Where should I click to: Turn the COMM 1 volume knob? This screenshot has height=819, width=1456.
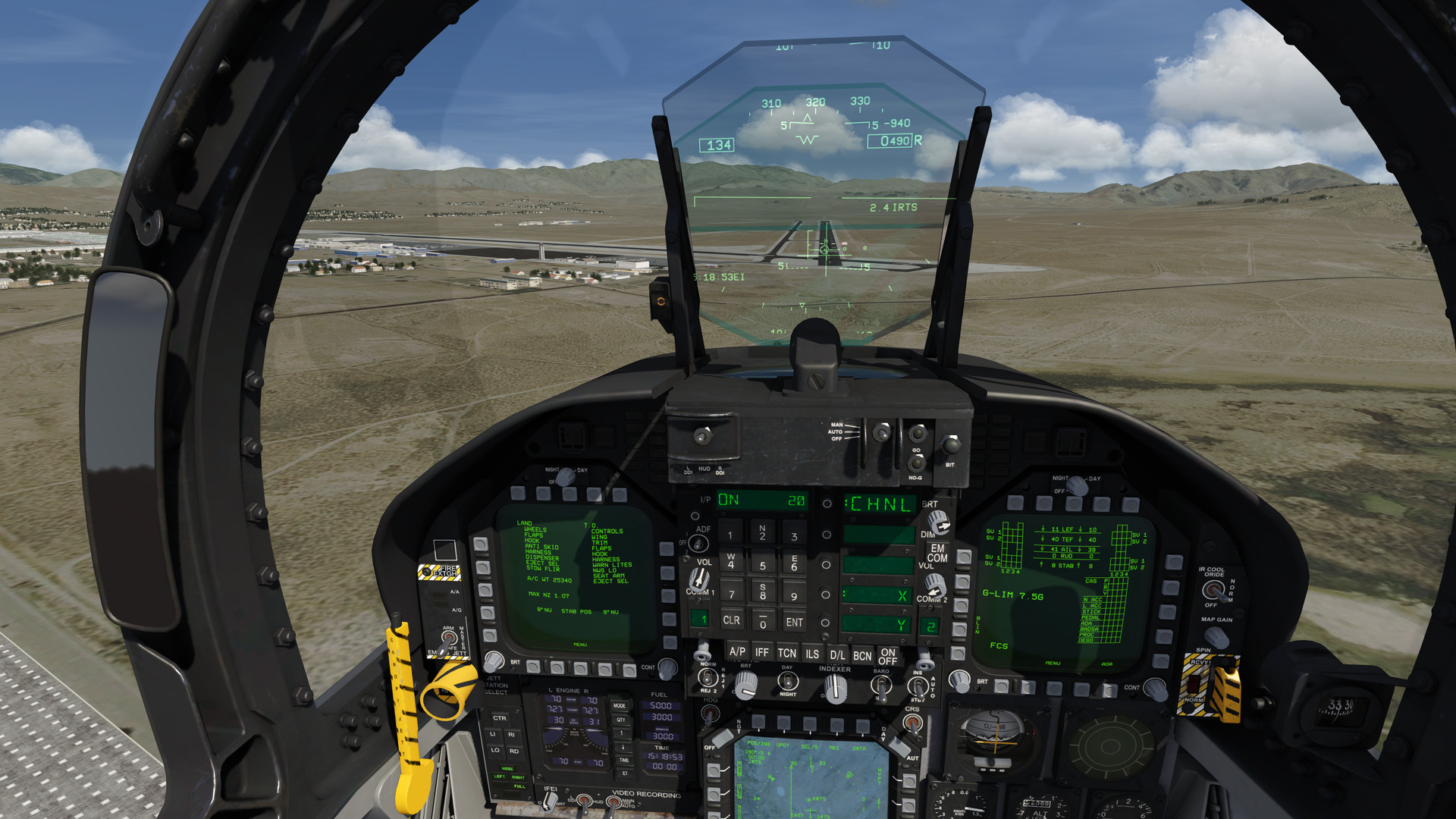pos(699,577)
